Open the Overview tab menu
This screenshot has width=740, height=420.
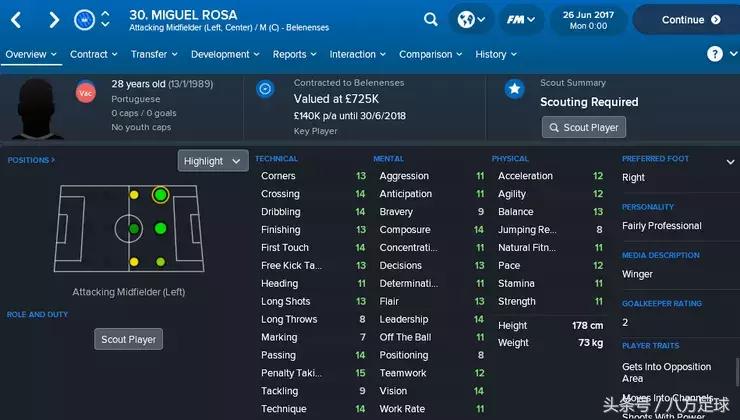pyautogui.click(x=31, y=55)
